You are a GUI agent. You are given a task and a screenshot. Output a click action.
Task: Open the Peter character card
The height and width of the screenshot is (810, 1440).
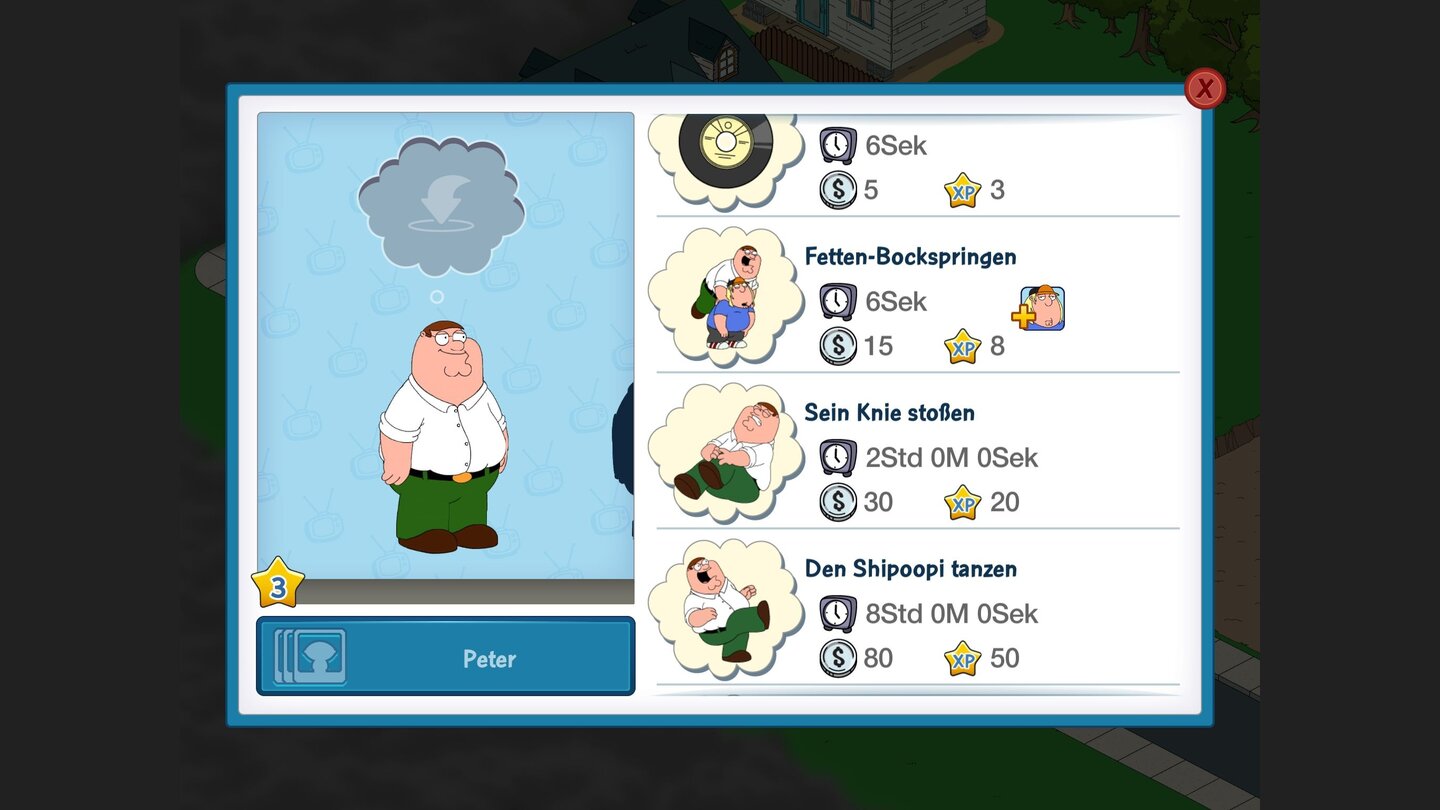(x=445, y=657)
